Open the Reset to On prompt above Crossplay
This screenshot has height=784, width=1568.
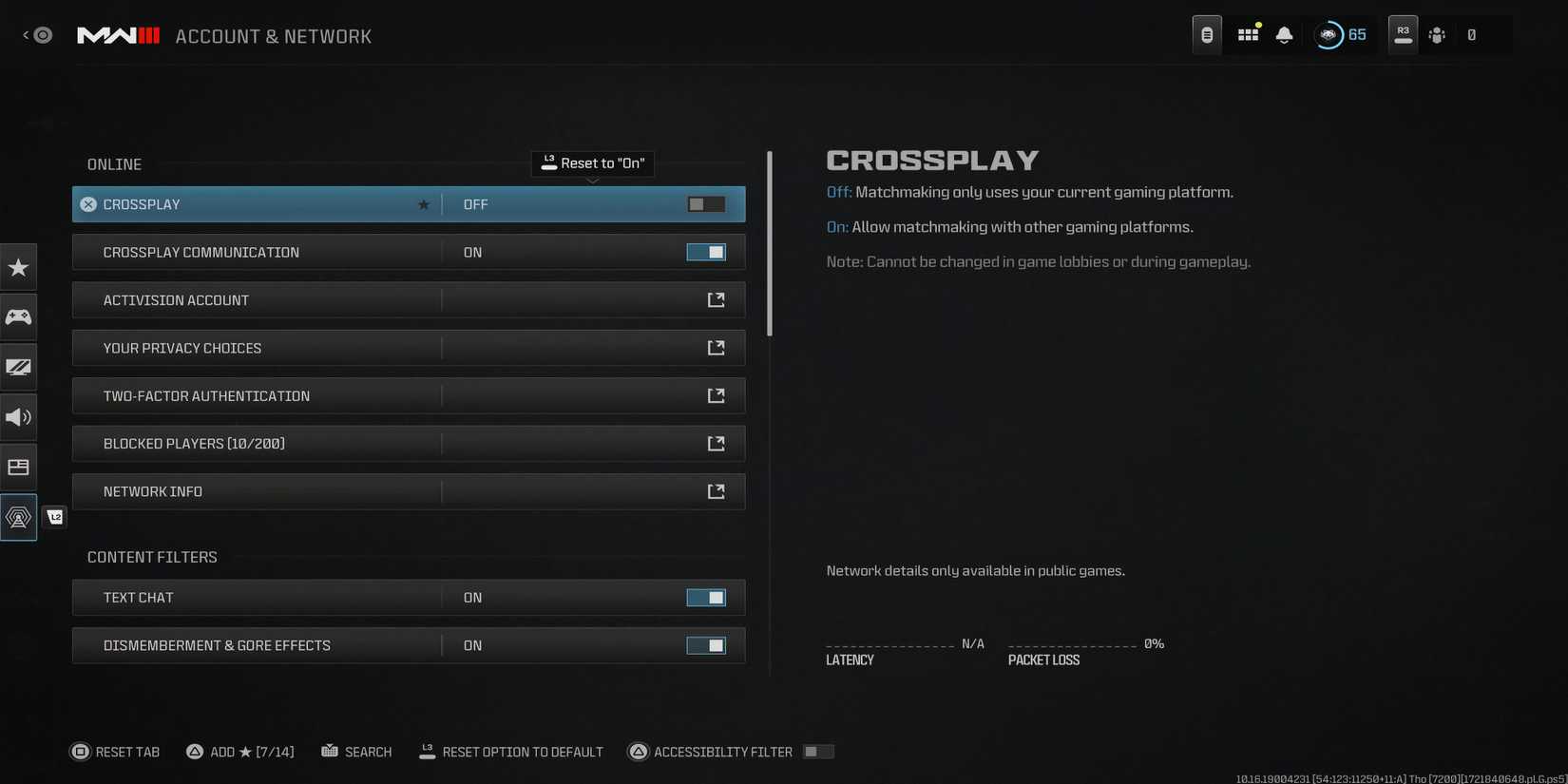[x=592, y=163]
